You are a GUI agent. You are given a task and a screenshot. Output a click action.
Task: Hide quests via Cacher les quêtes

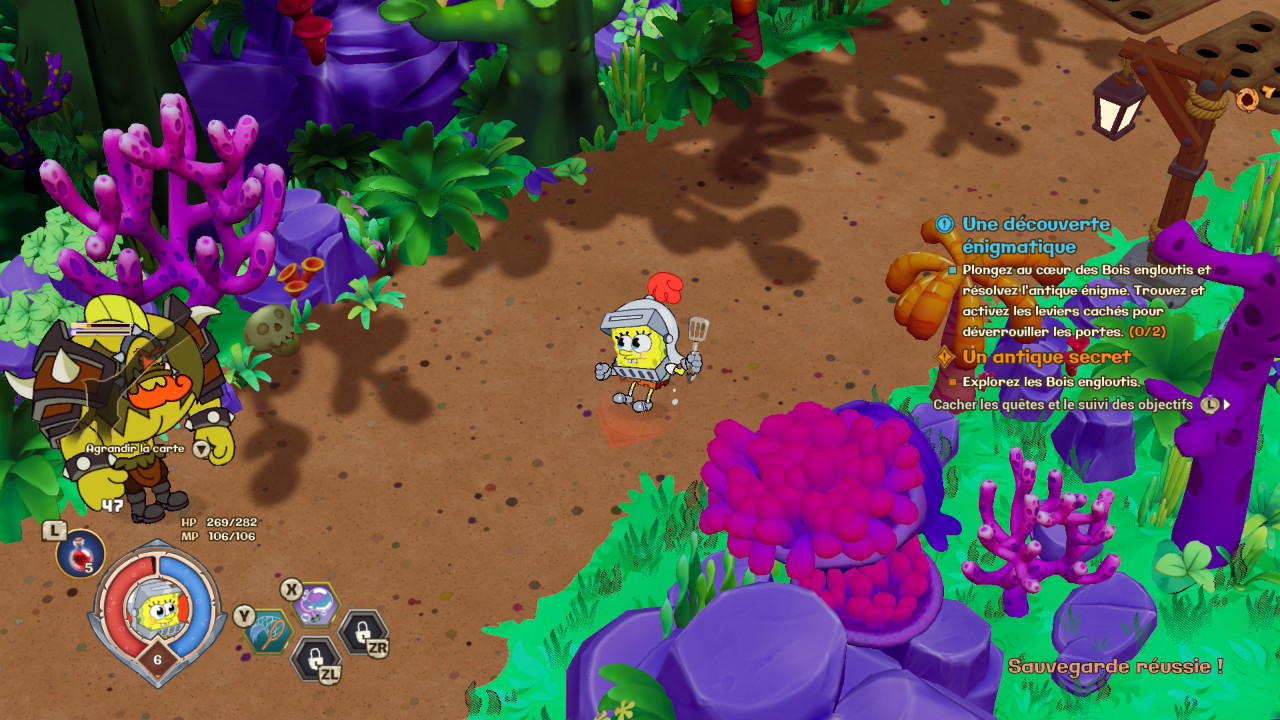1062,405
